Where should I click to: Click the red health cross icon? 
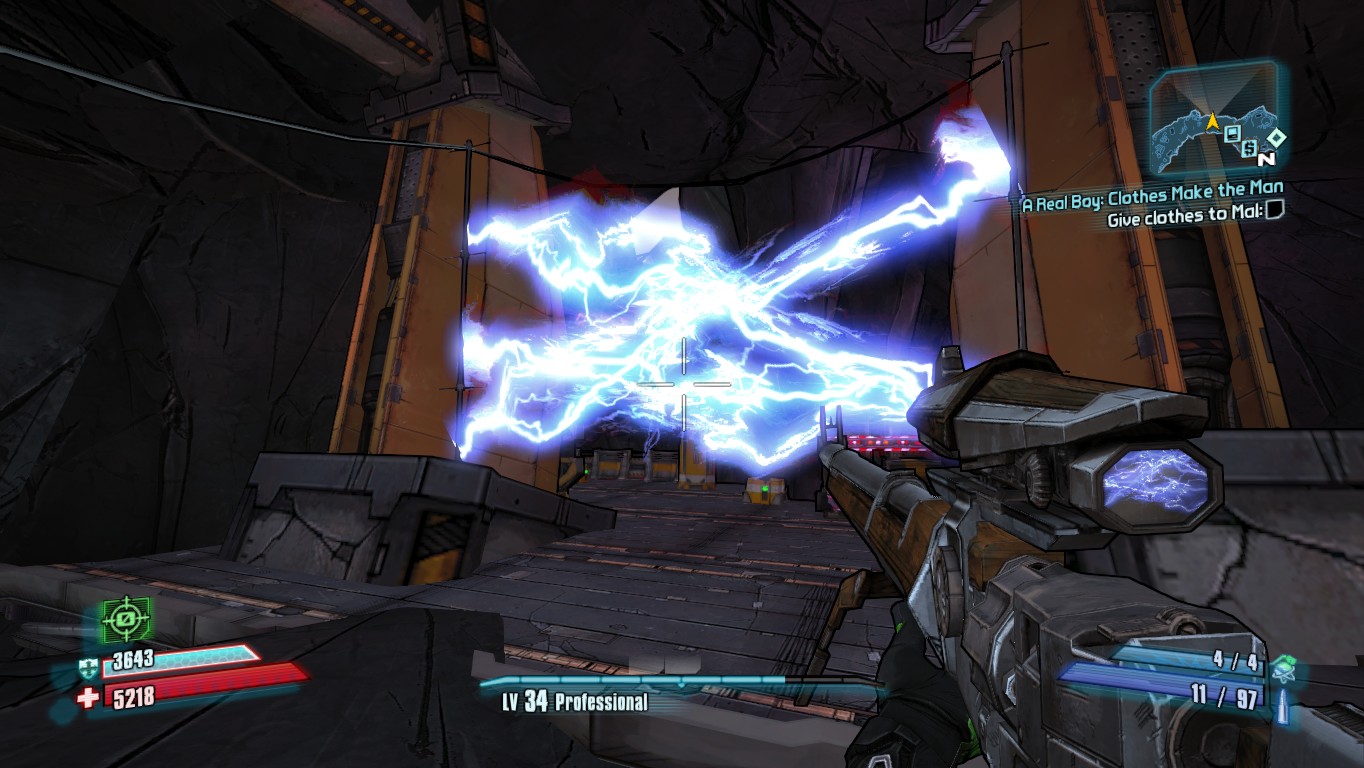(88, 696)
